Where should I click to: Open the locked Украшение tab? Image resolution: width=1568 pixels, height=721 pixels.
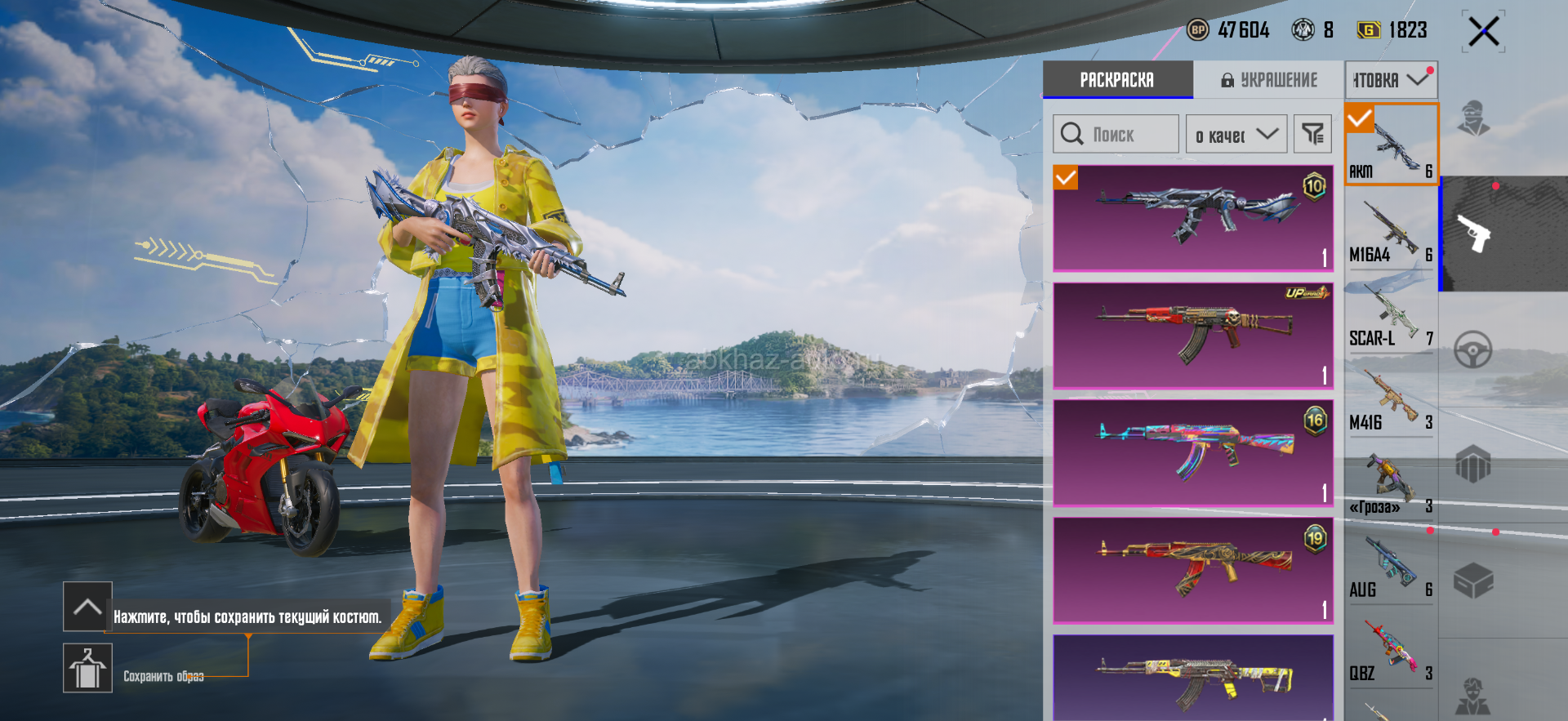click(1269, 80)
